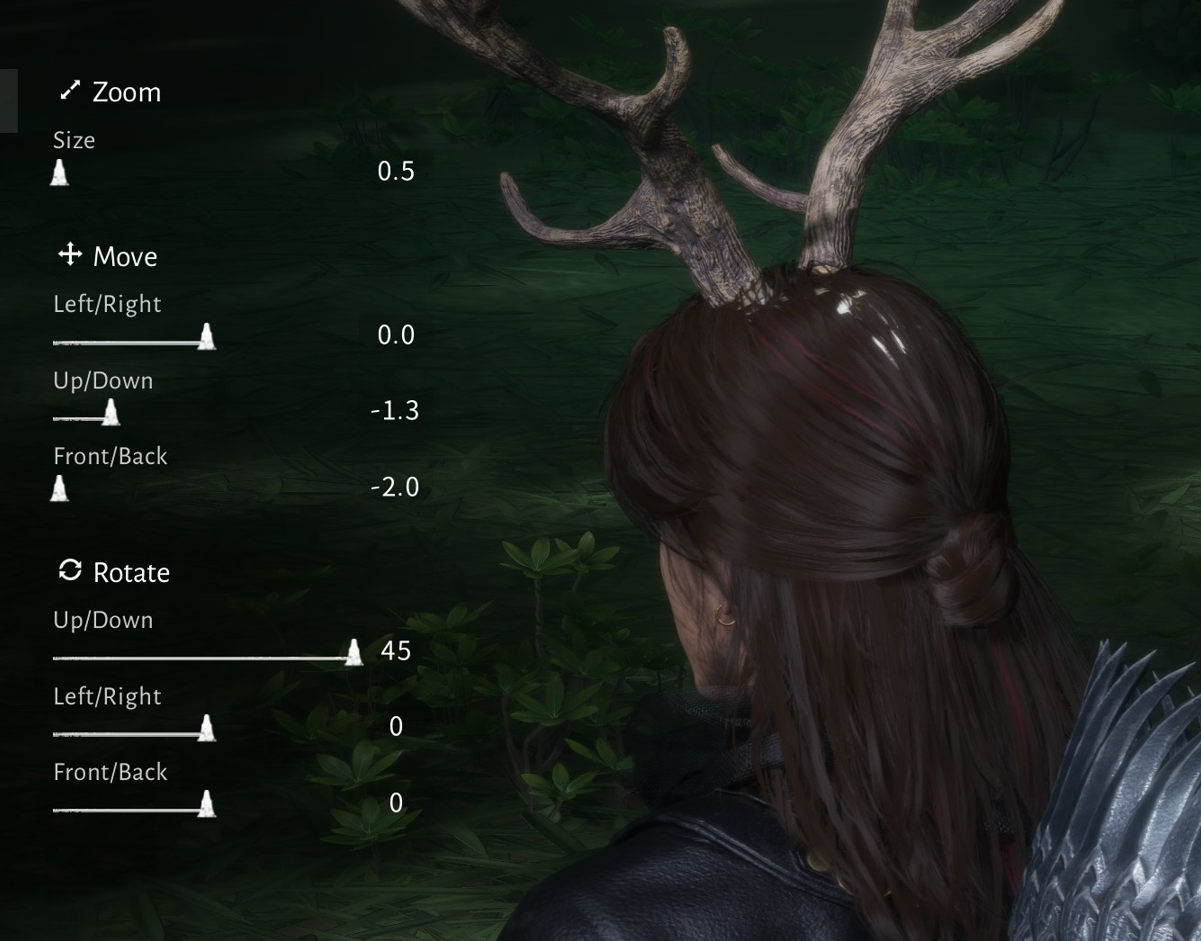Screen dimensions: 1201x941
Task: Click the Zoom Size slider handle
Action: tap(60, 173)
